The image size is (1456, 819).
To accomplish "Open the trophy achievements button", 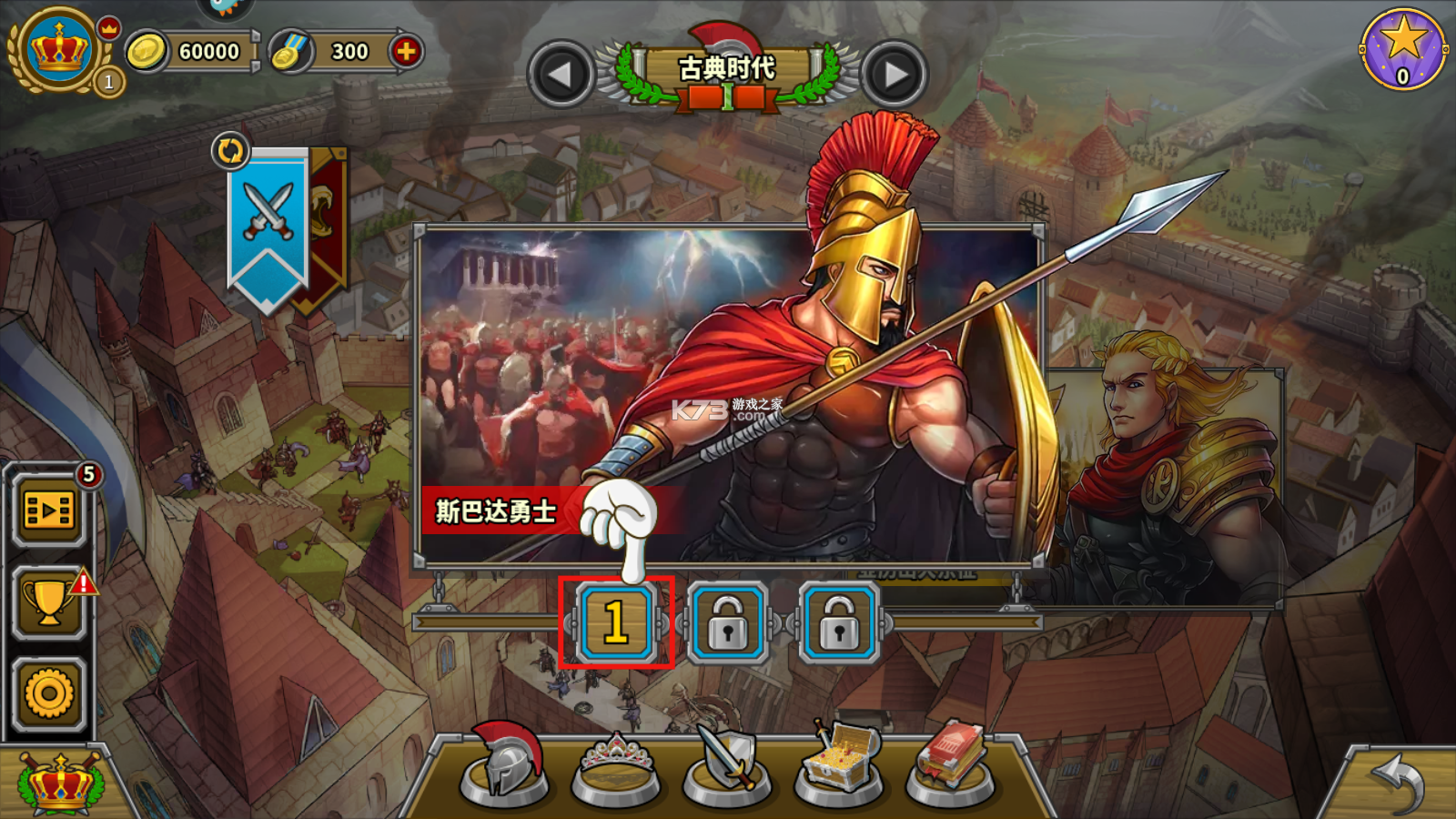I will (49, 602).
